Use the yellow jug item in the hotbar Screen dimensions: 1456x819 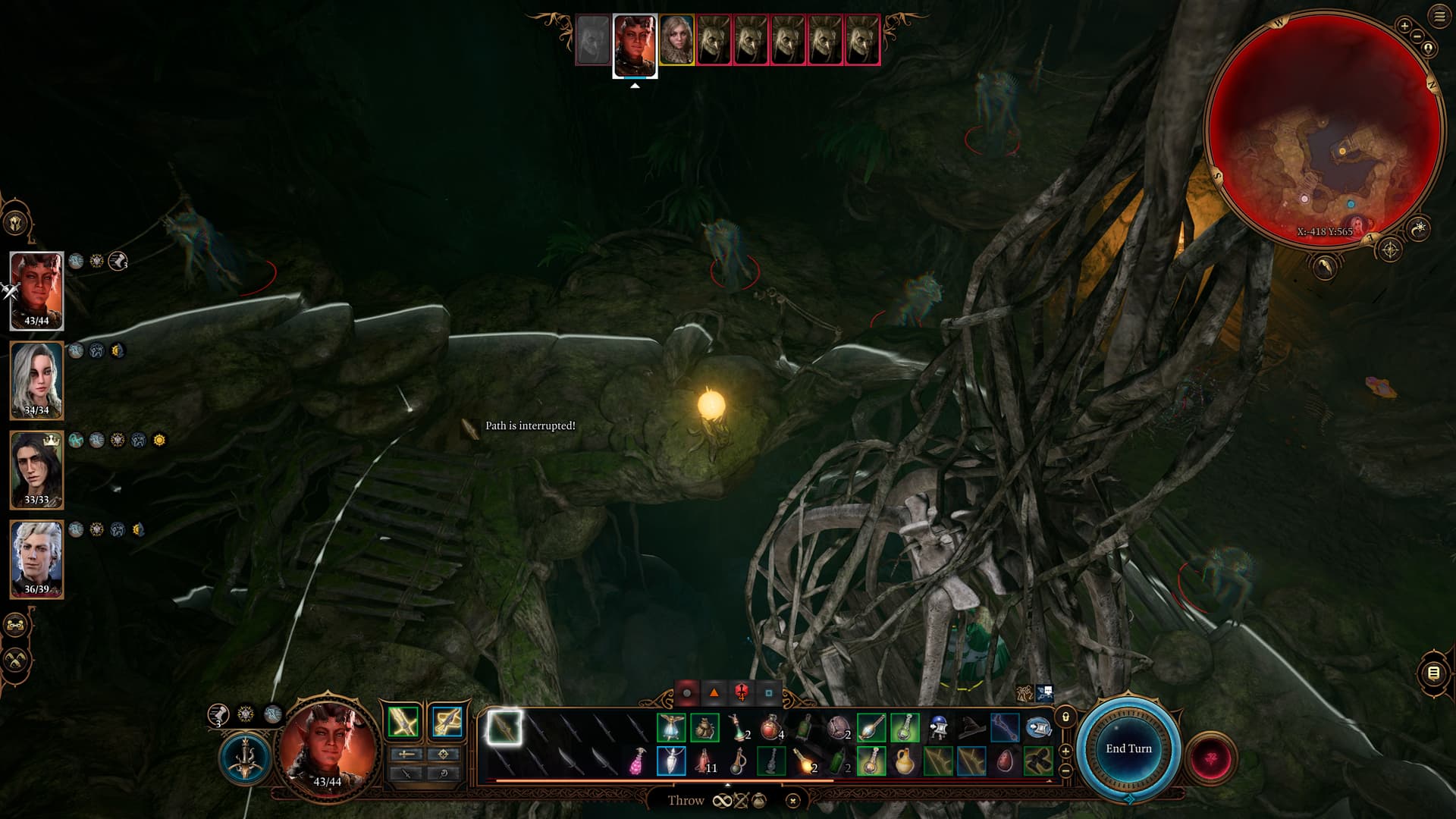[x=904, y=761]
